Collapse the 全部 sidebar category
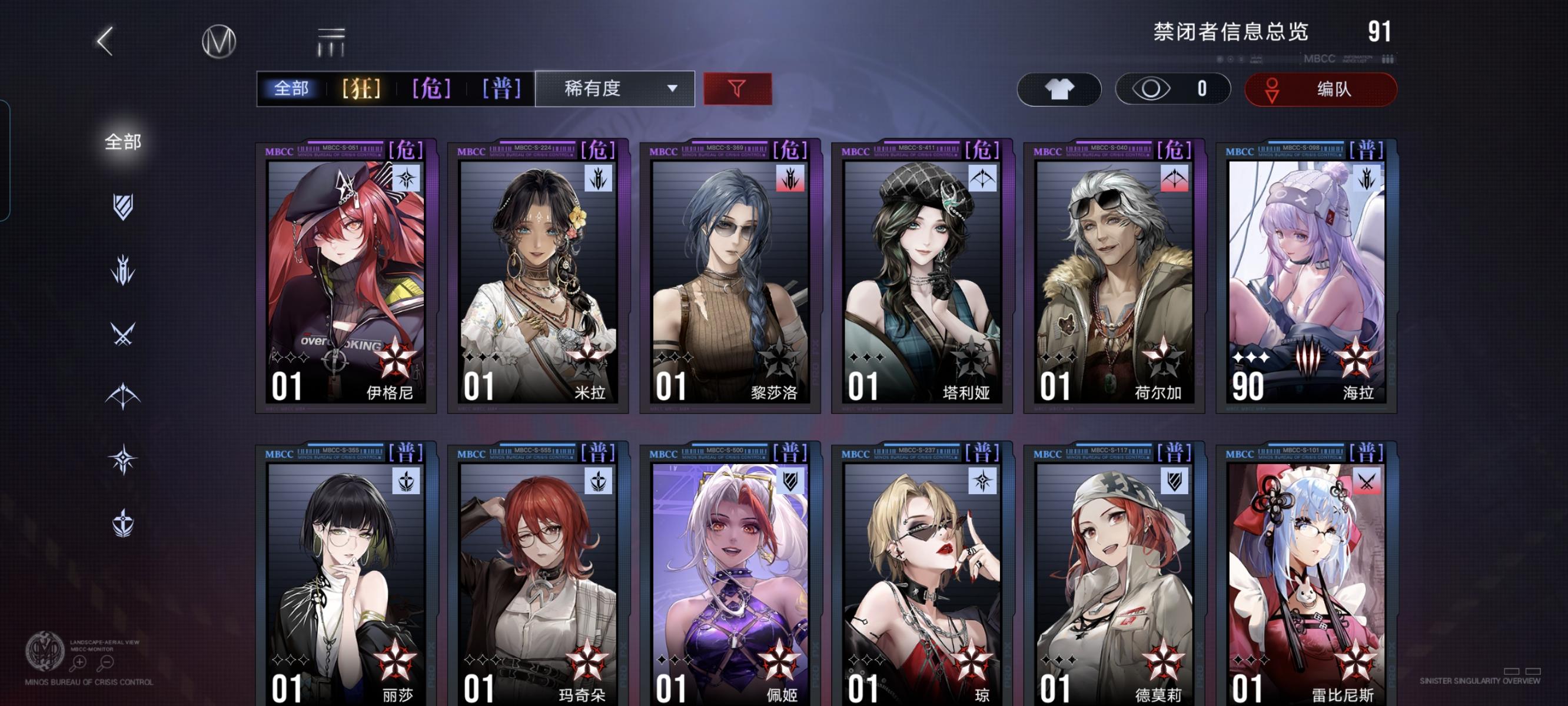This screenshot has height=706, width=1568. pyautogui.click(x=124, y=141)
